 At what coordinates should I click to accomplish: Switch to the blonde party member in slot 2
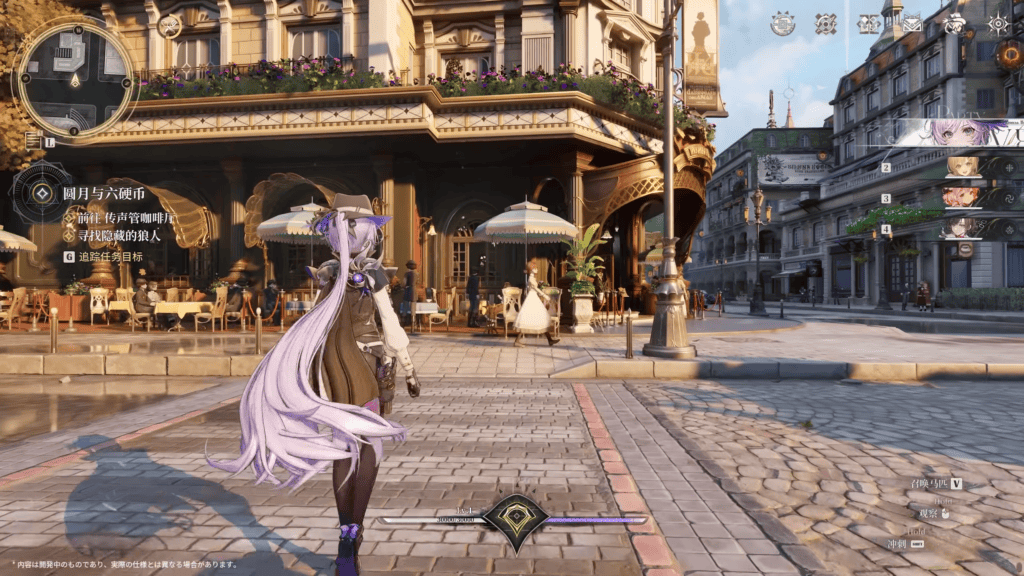(965, 167)
